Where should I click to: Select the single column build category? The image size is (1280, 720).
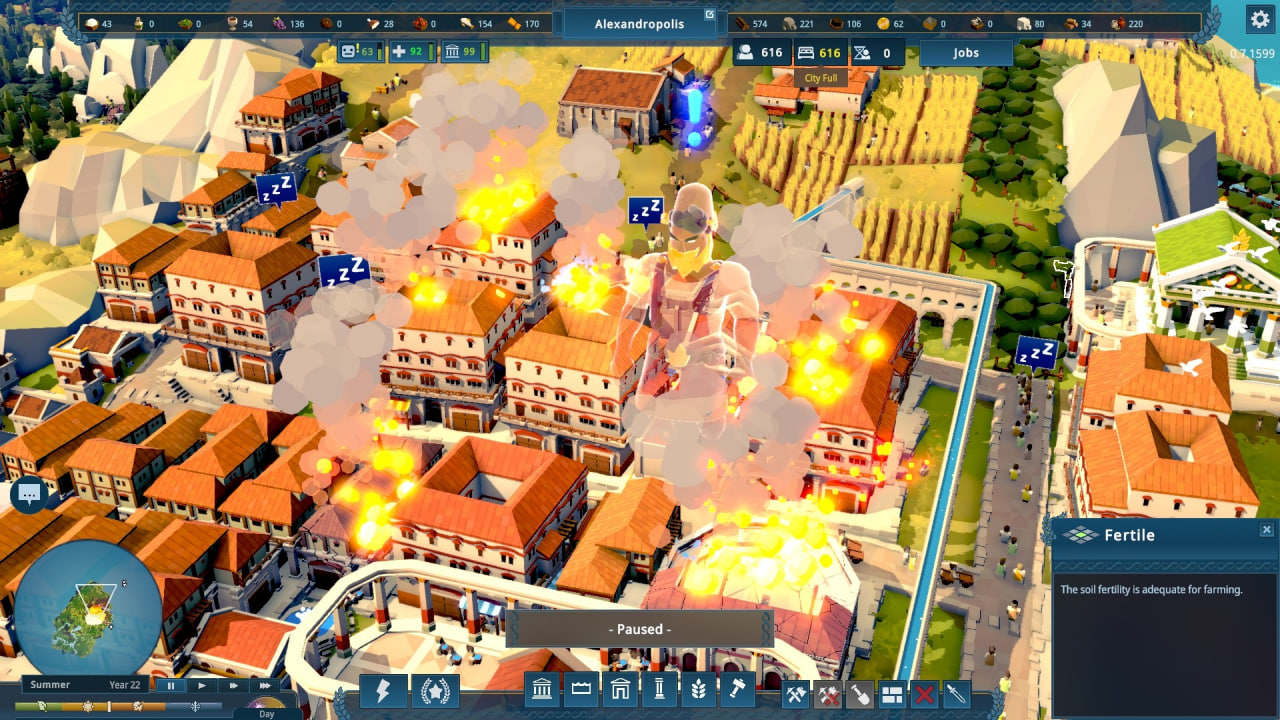click(x=659, y=691)
